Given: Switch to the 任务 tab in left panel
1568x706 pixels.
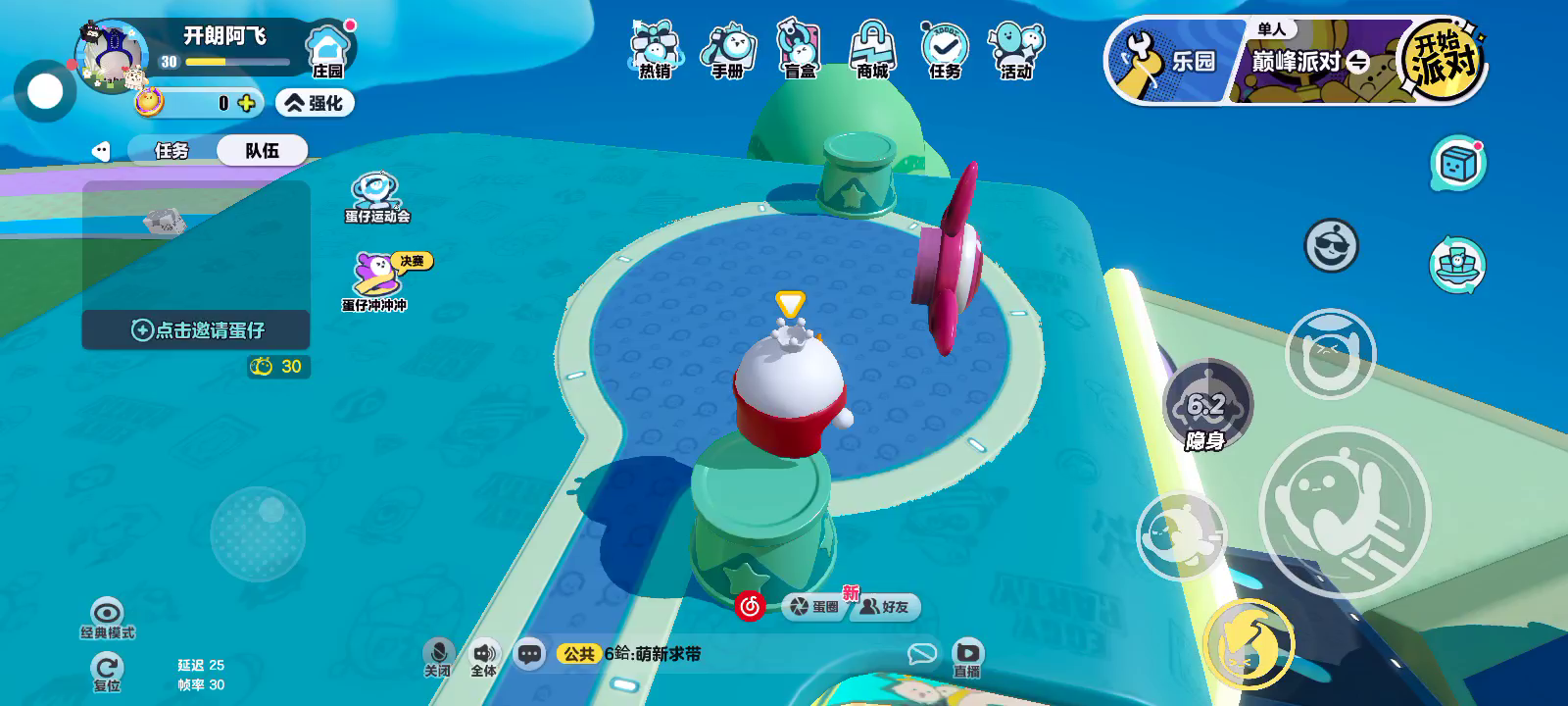Looking at the screenshot, I should tap(171, 150).
